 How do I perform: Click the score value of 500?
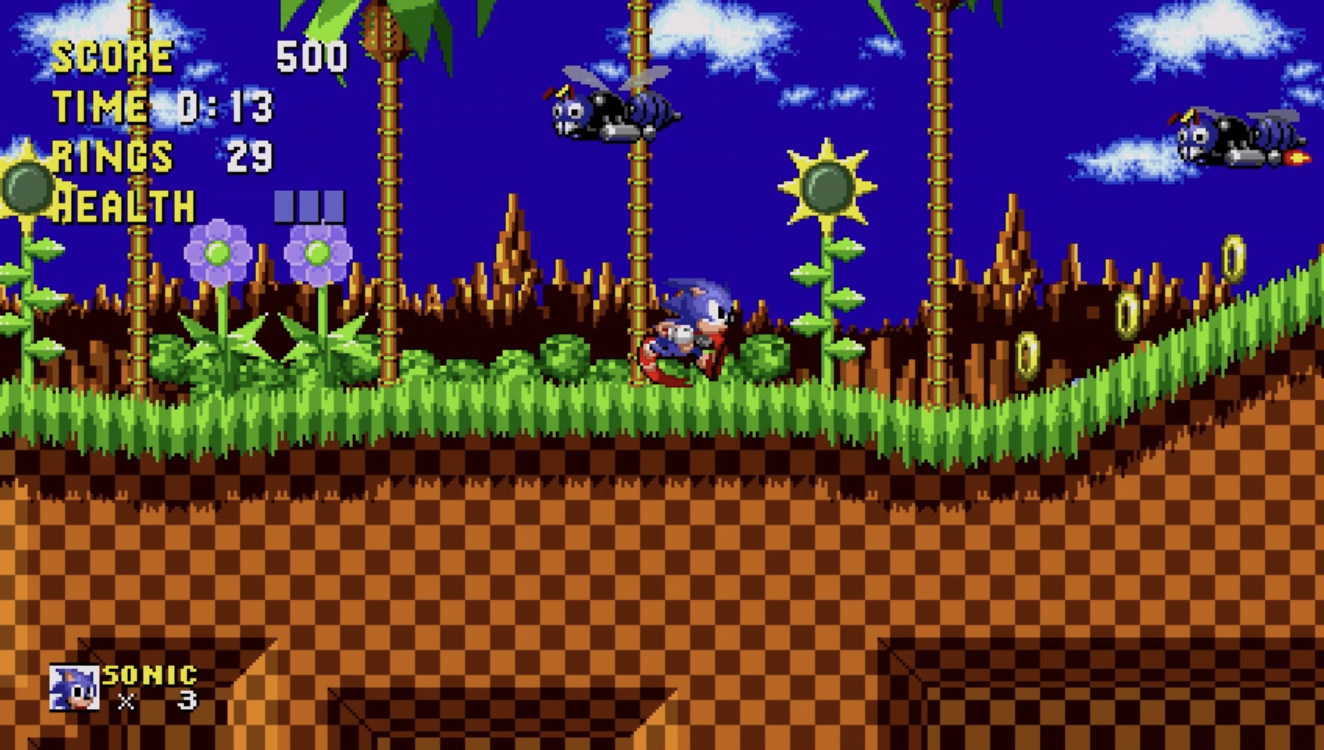[x=312, y=56]
